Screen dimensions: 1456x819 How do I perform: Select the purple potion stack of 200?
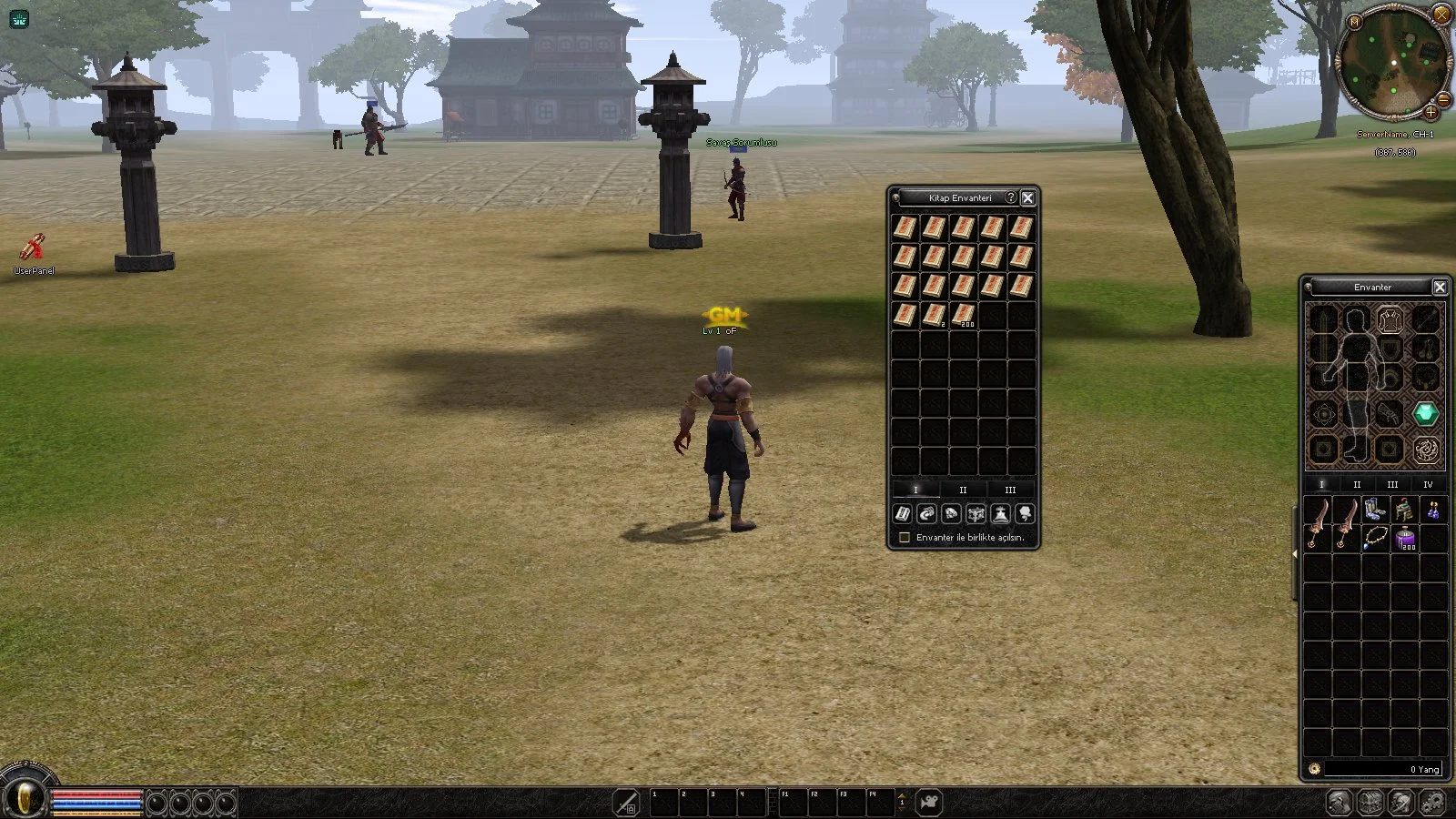pyautogui.click(x=1405, y=538)
